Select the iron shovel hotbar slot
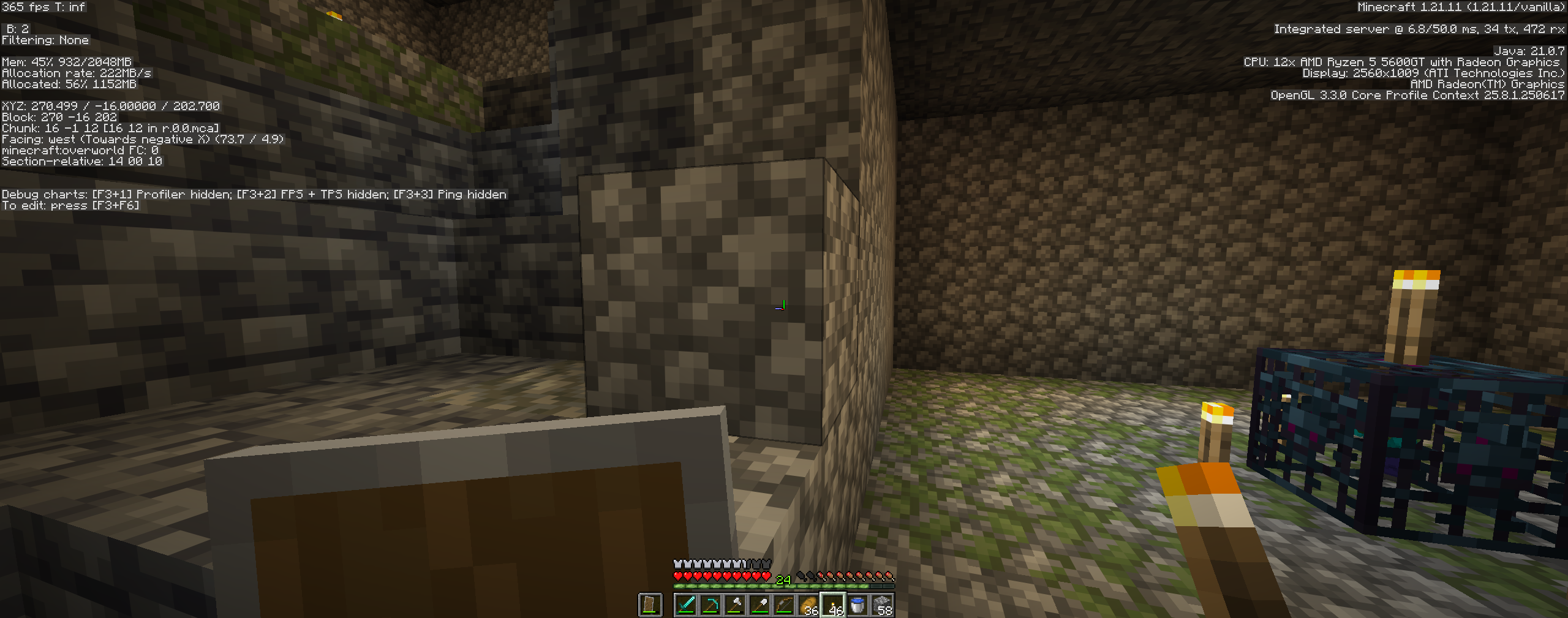This screenshot has width=1568, height=618. click(x=759, y=605)
